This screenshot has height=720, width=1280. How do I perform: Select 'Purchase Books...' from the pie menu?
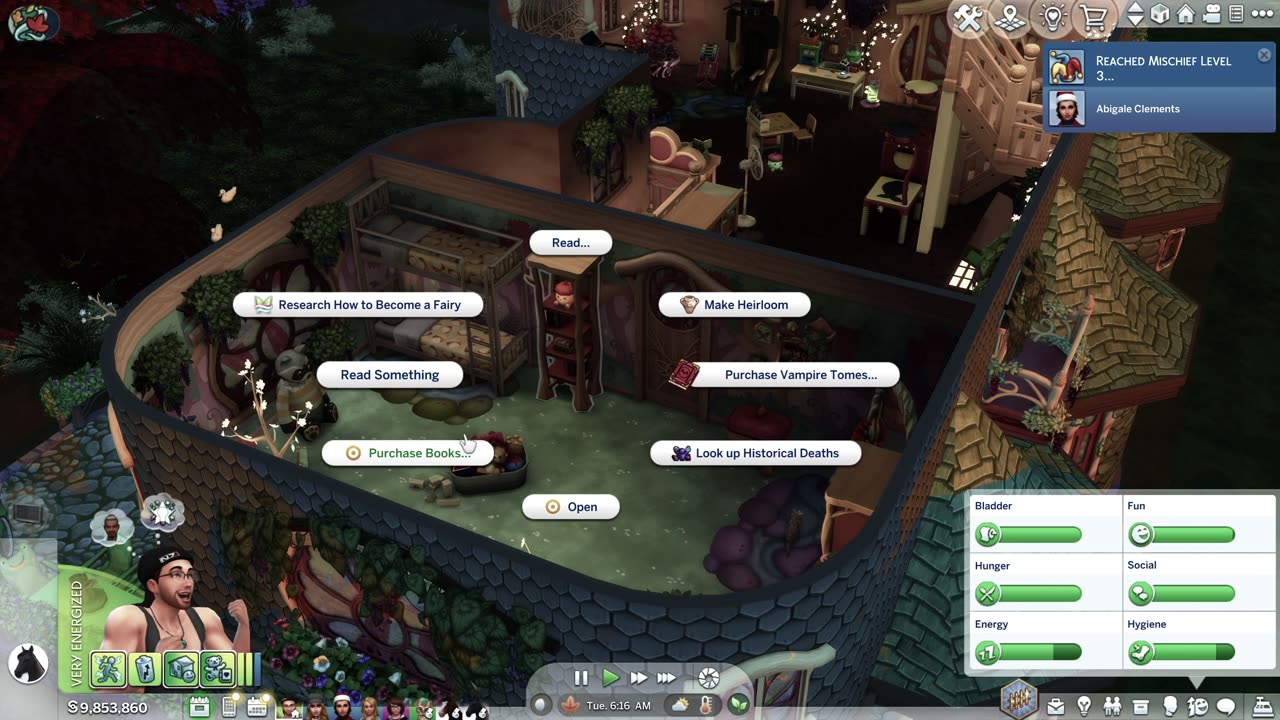coord(407,453)
